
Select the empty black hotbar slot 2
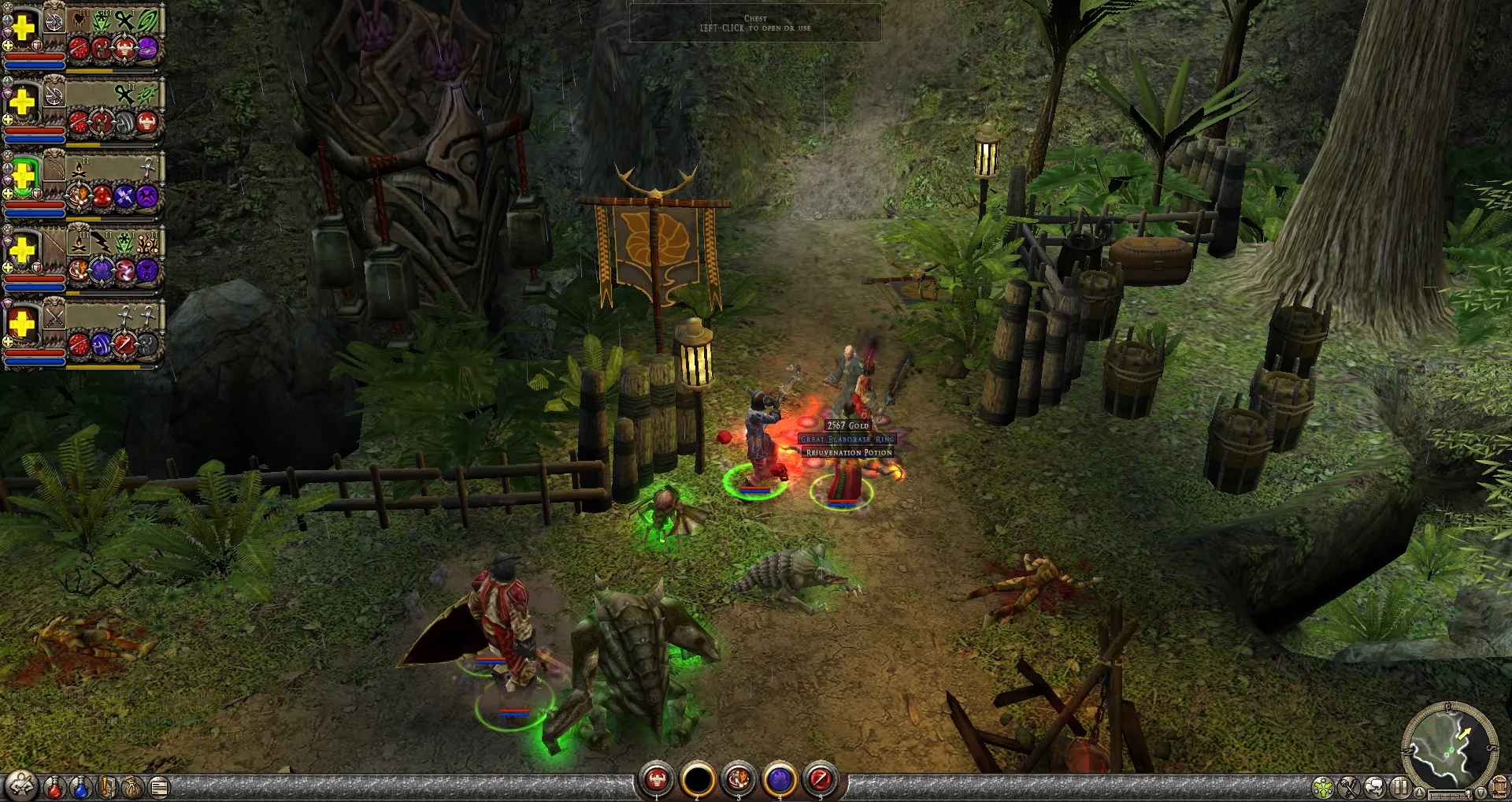point(697,780)
